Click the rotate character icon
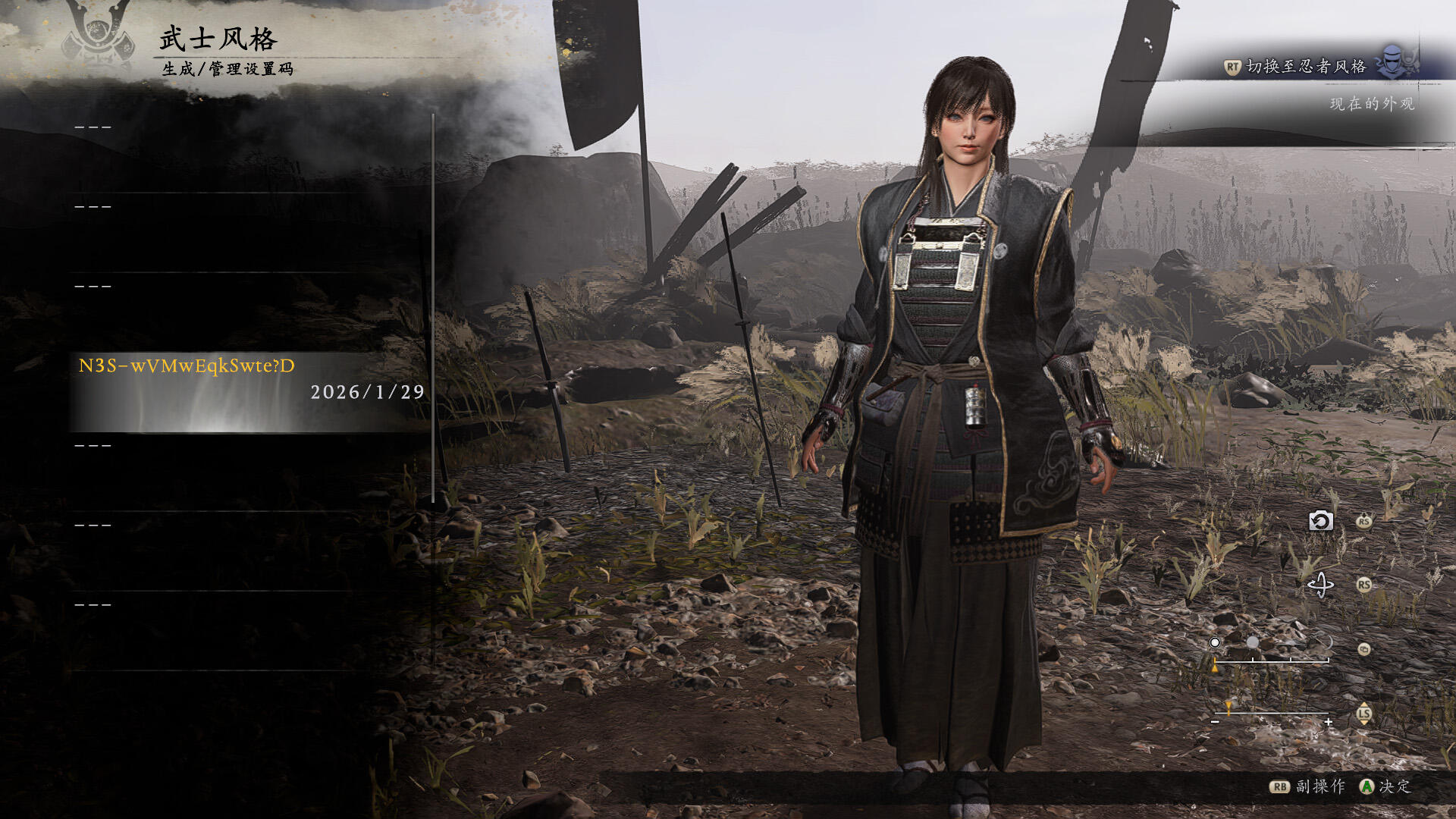 tap(1320, 585)
